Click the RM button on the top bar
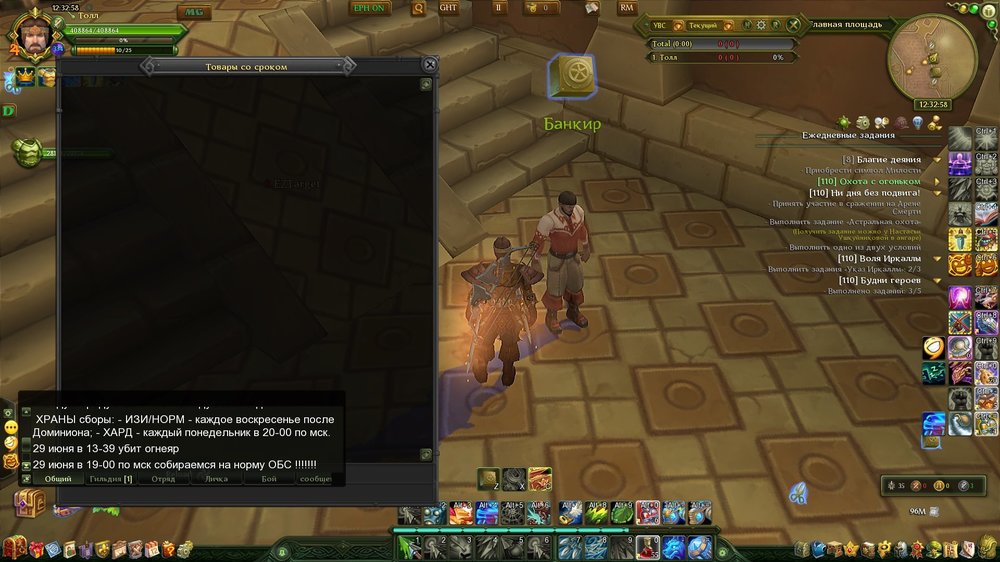This screenshot has height=562, width=1000. click(x=627, y=8)
